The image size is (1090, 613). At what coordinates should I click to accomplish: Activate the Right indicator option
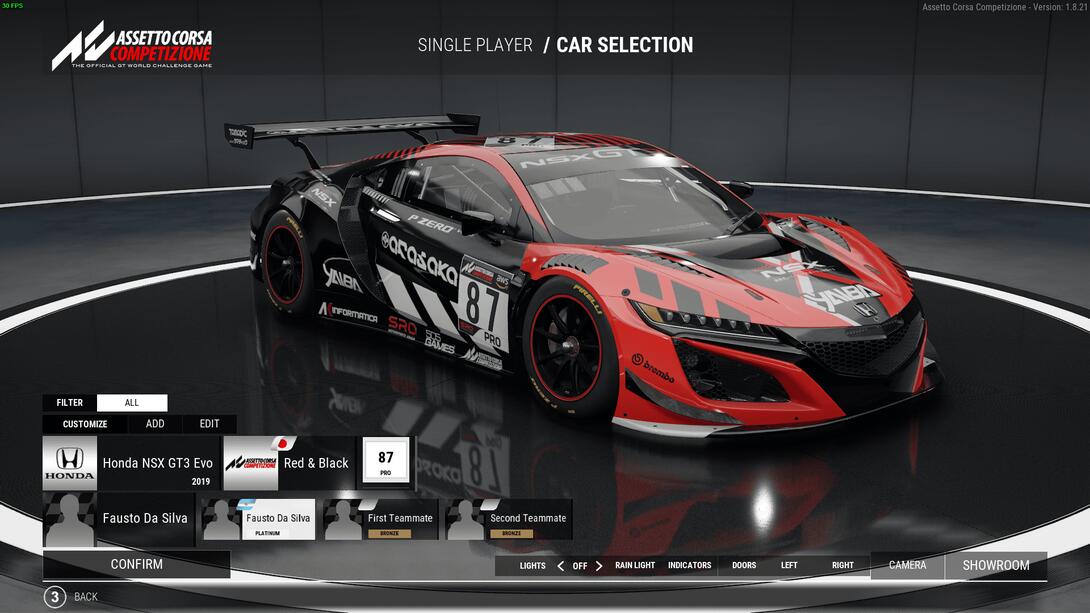843,566
